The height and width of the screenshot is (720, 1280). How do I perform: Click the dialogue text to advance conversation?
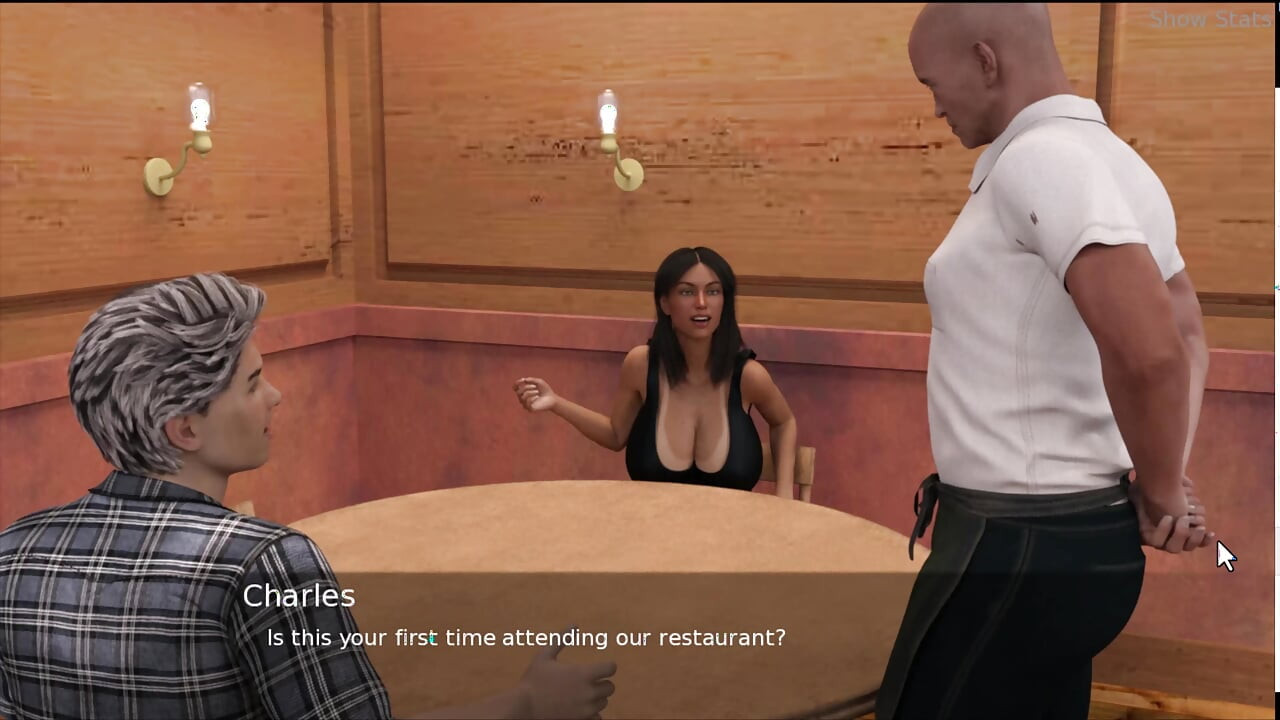tap(525, 637)
